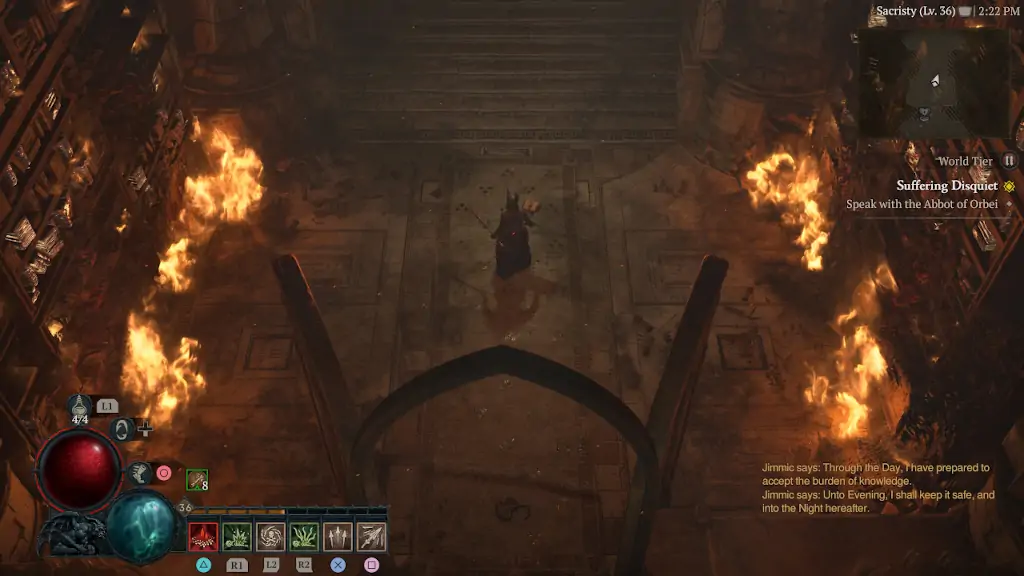Activate the green corpse tendrils skill
The width and height of the screenshot is (1024, 576).
(x=304, y=537)
